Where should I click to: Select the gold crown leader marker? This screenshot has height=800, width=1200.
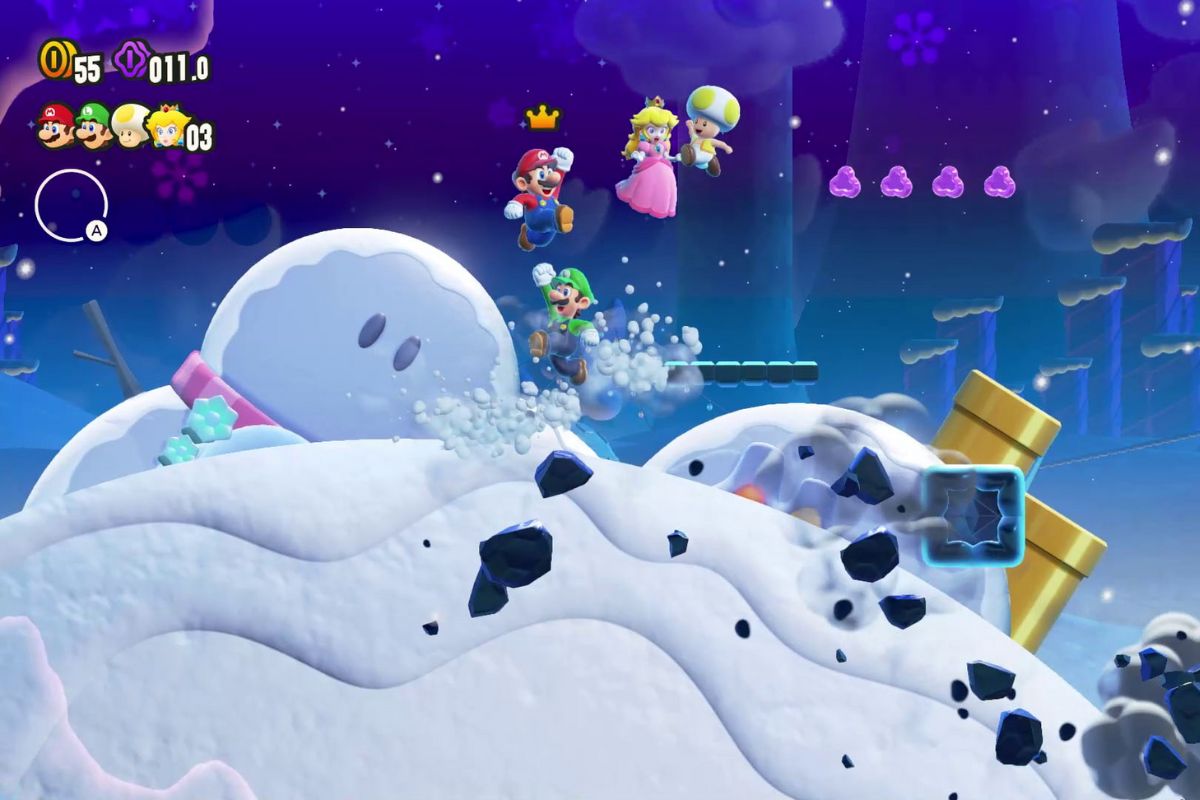pos(542,118)
